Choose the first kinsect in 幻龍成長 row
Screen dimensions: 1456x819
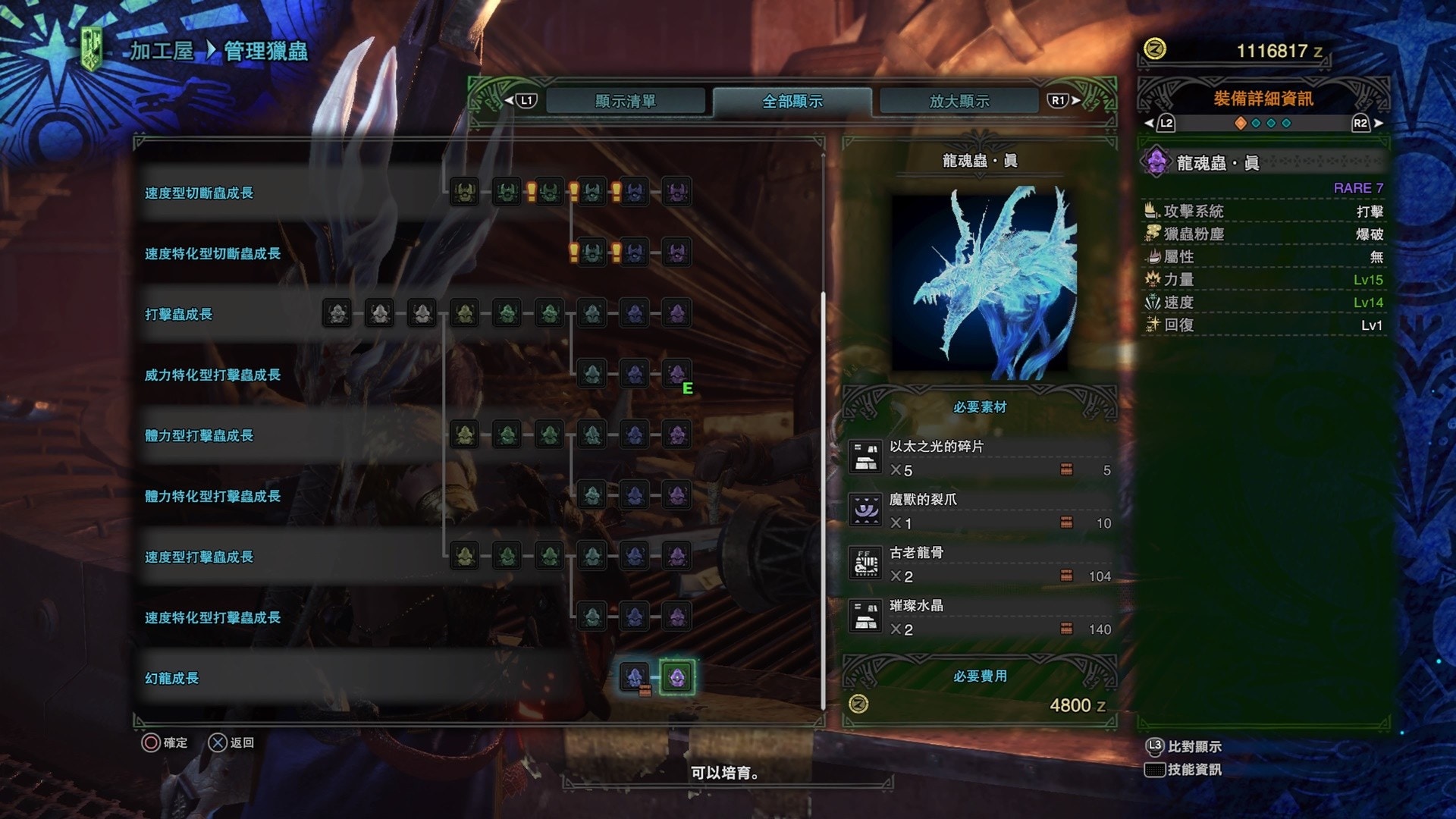click(x=634, y=676)
